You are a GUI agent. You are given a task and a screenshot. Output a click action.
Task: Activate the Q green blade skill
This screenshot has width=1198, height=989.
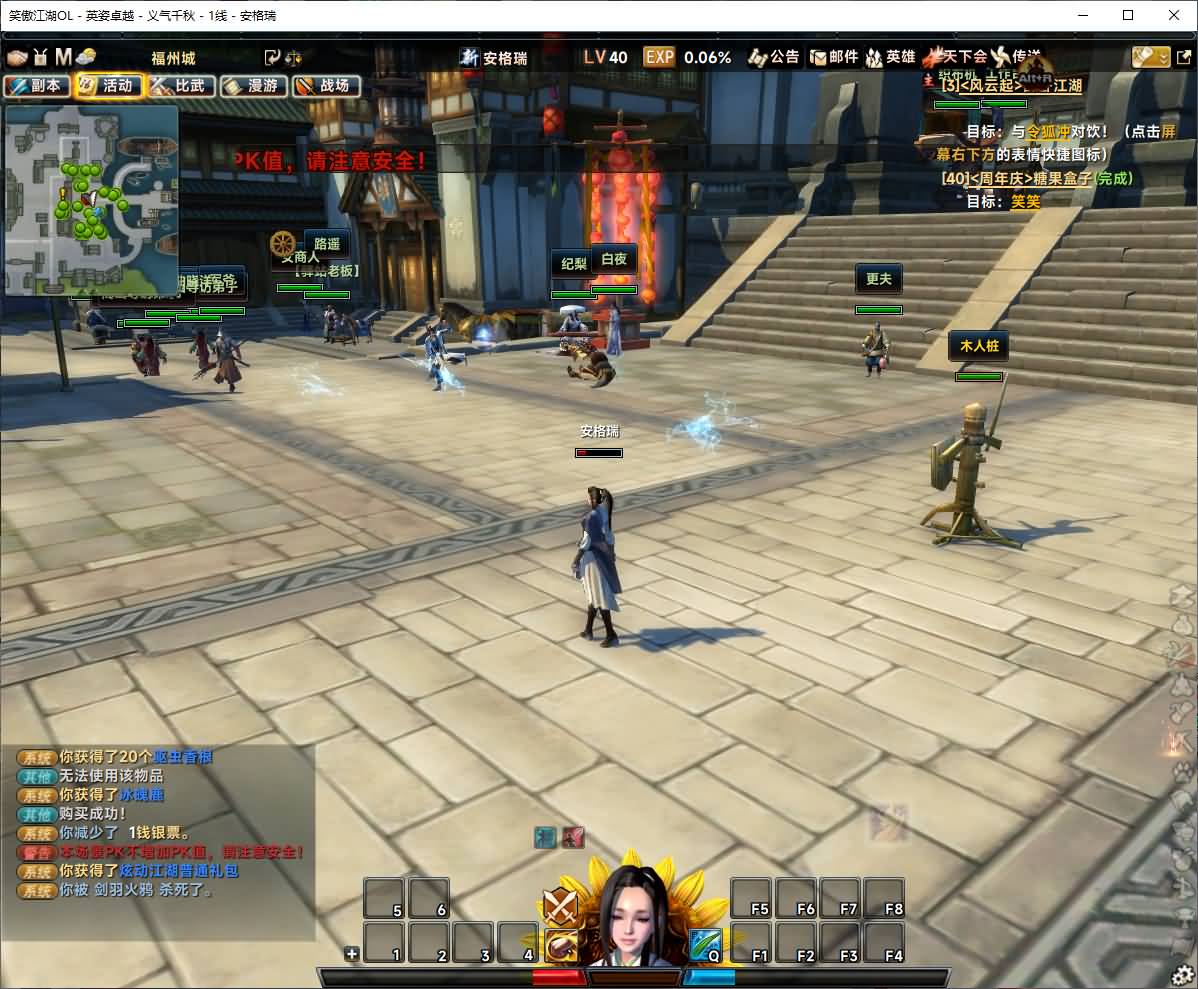pyautogui.click(x=705, y=944)
